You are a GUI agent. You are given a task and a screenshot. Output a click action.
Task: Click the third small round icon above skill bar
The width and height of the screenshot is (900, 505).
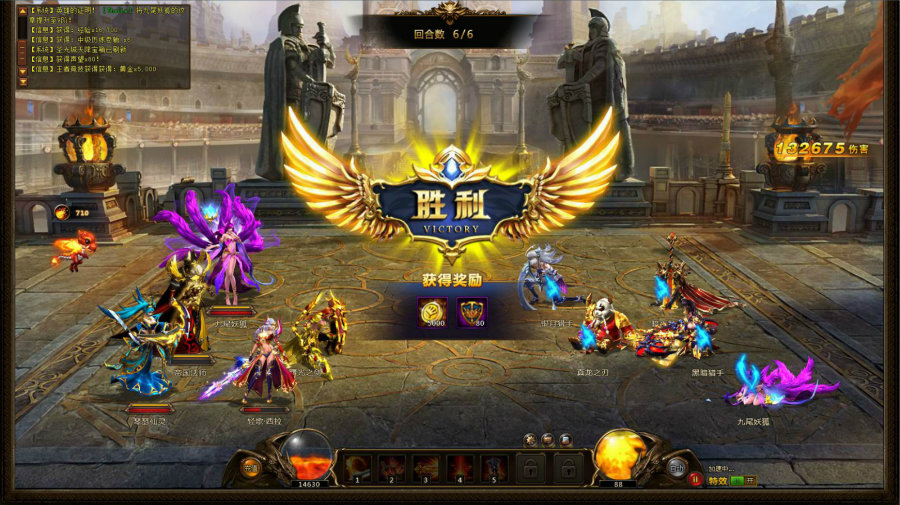click(x=565, y=439)
